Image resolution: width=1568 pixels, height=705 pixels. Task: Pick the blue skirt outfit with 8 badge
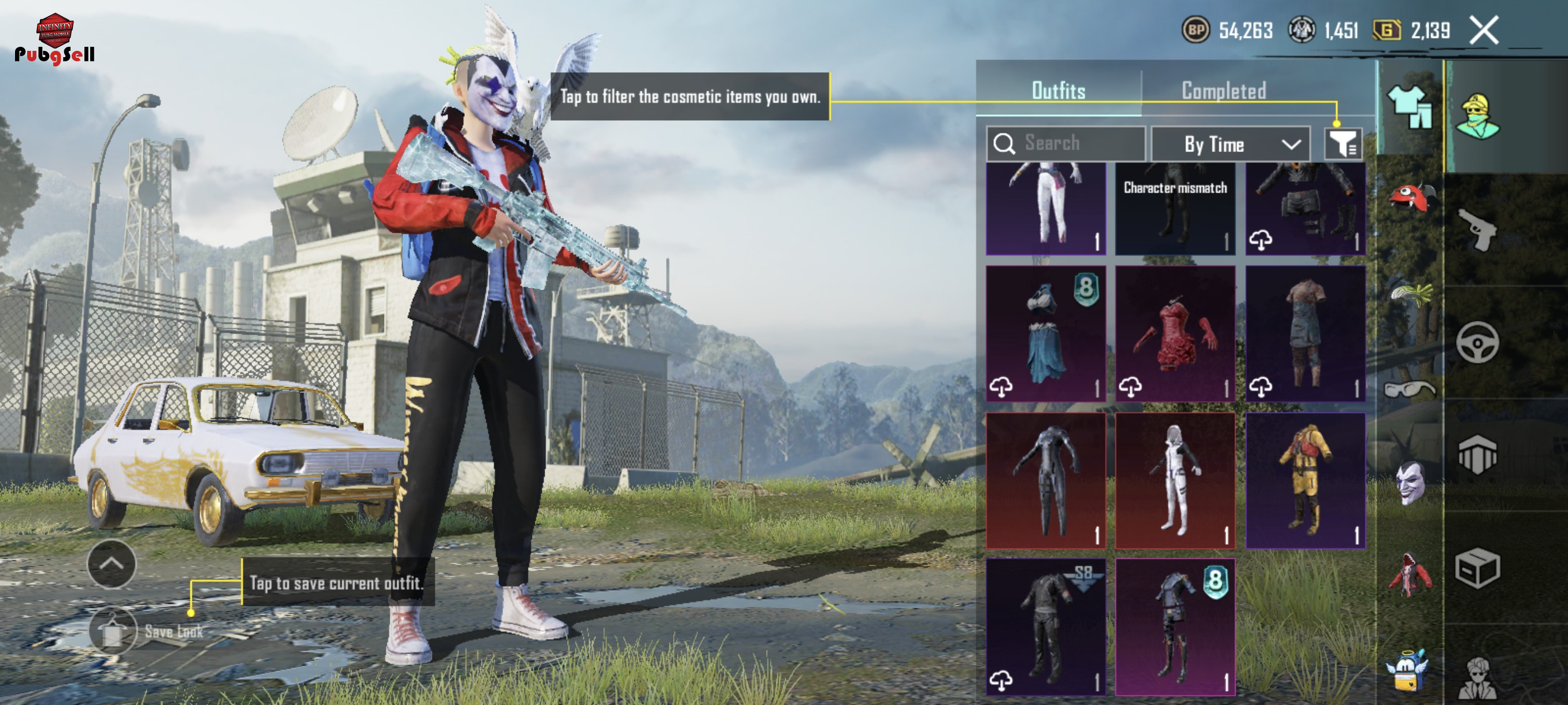point(1045,333)
